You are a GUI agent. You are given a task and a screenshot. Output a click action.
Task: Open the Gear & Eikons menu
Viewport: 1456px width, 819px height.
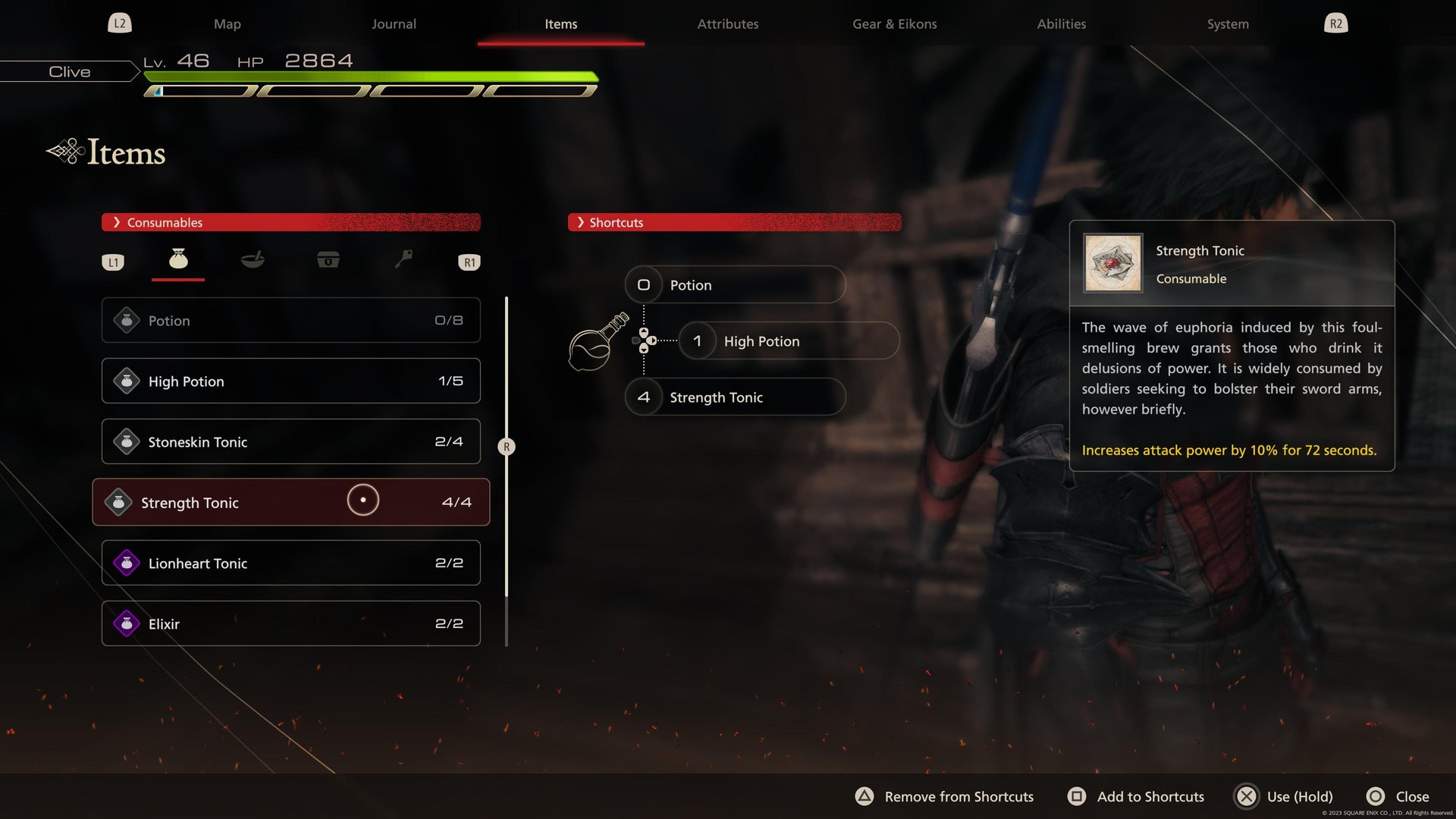click(894, 24)
